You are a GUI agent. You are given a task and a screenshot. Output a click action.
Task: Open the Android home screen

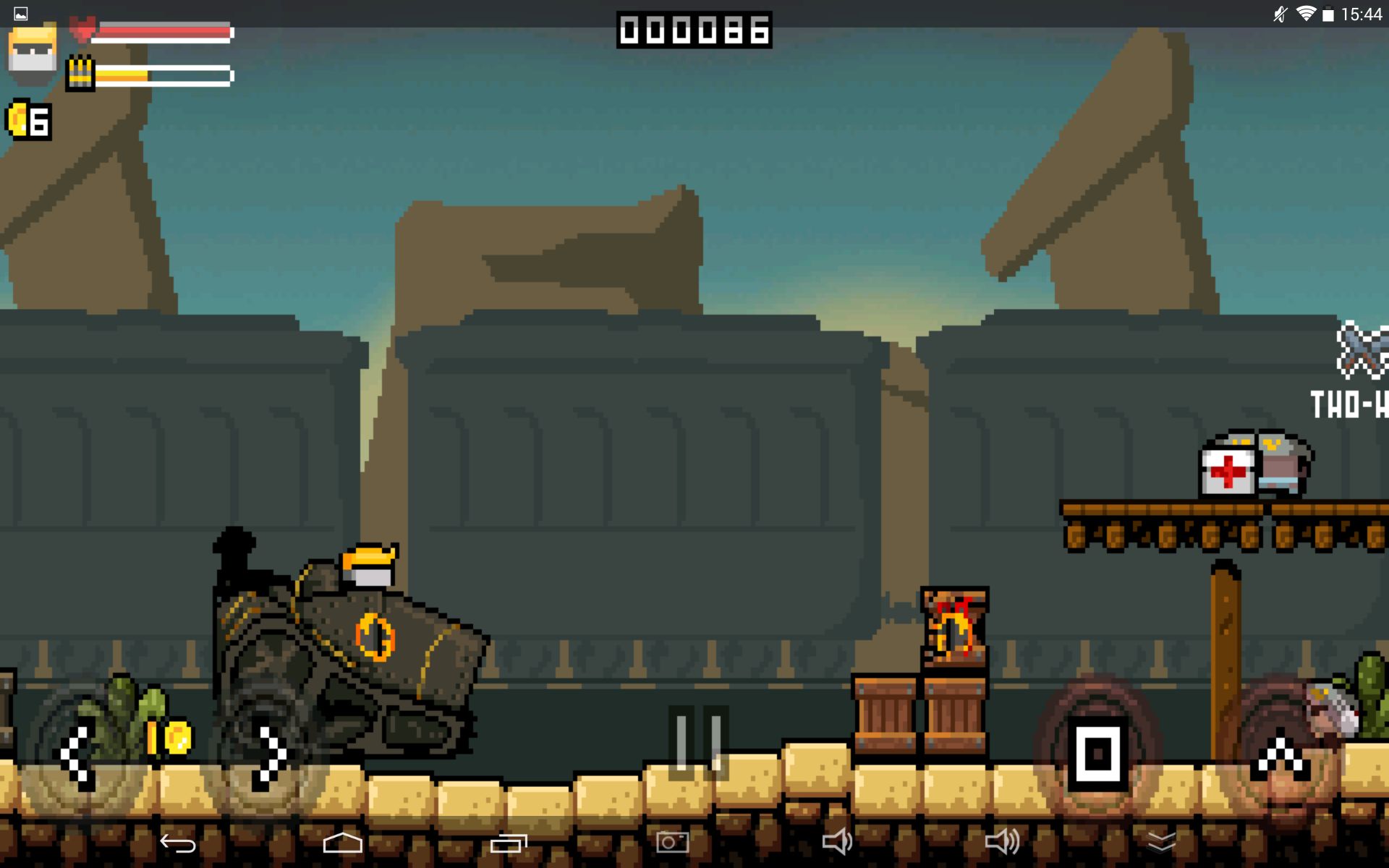pos(342,843)
